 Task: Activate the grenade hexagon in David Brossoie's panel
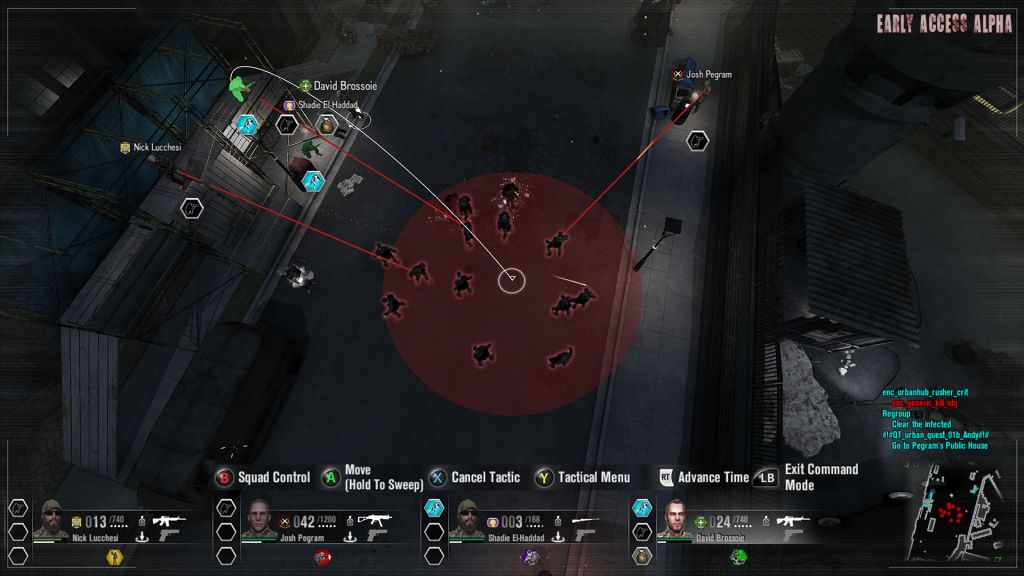pos(640,555)
